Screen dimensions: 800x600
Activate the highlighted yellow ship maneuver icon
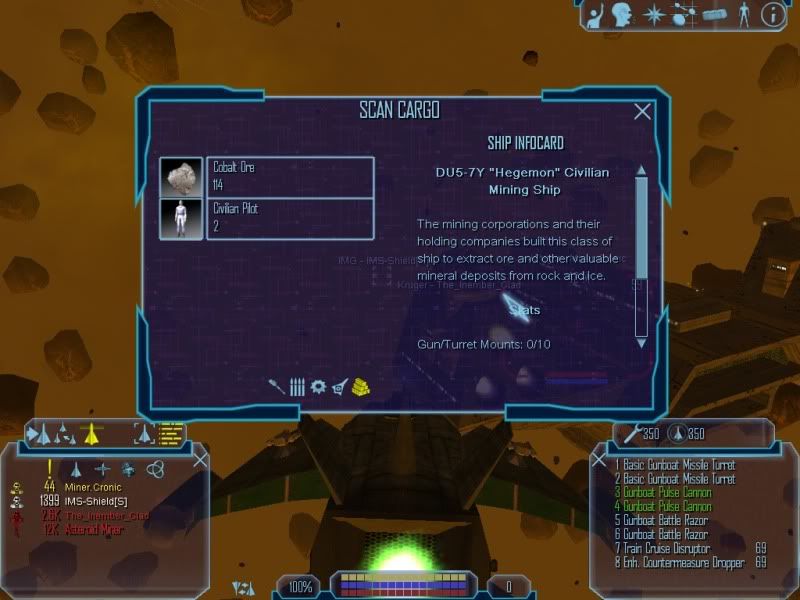click(91, 434)
